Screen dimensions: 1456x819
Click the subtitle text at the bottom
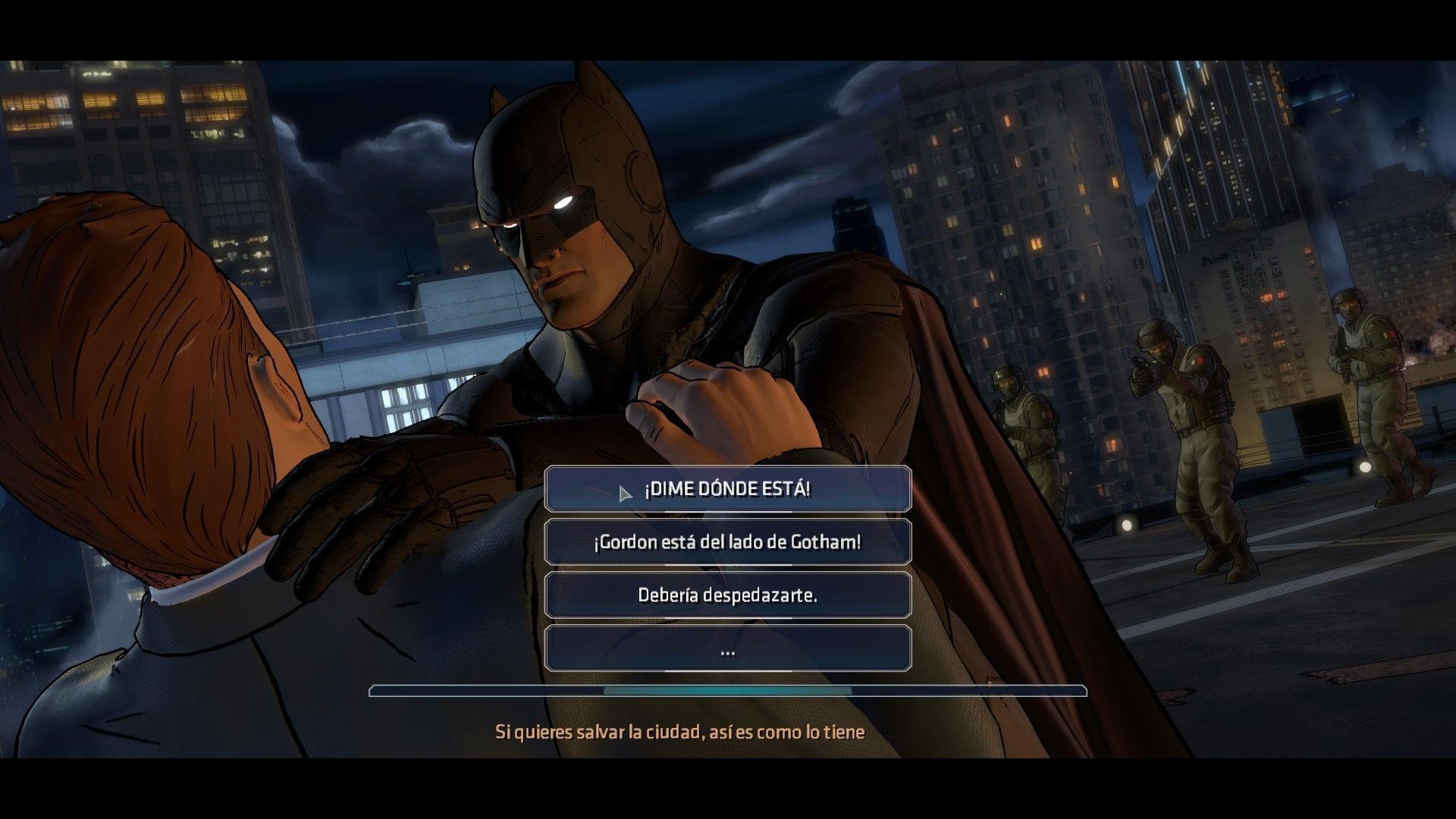tap(680, 733)
